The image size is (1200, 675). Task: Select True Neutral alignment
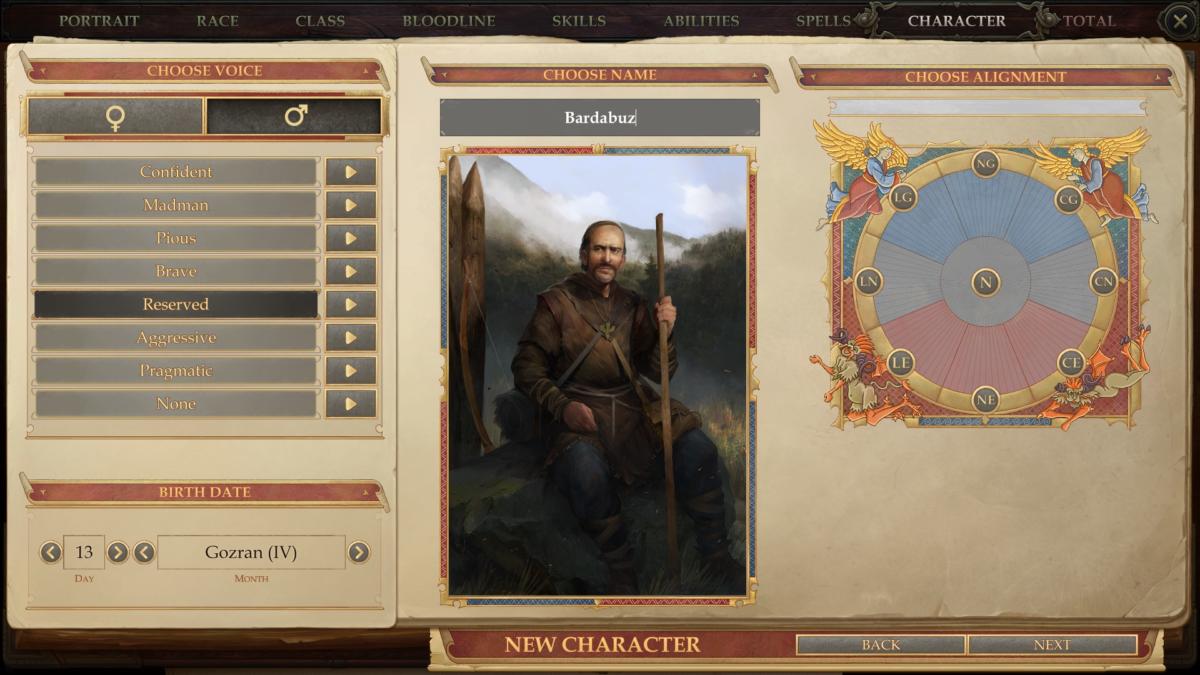pos(986,282)
